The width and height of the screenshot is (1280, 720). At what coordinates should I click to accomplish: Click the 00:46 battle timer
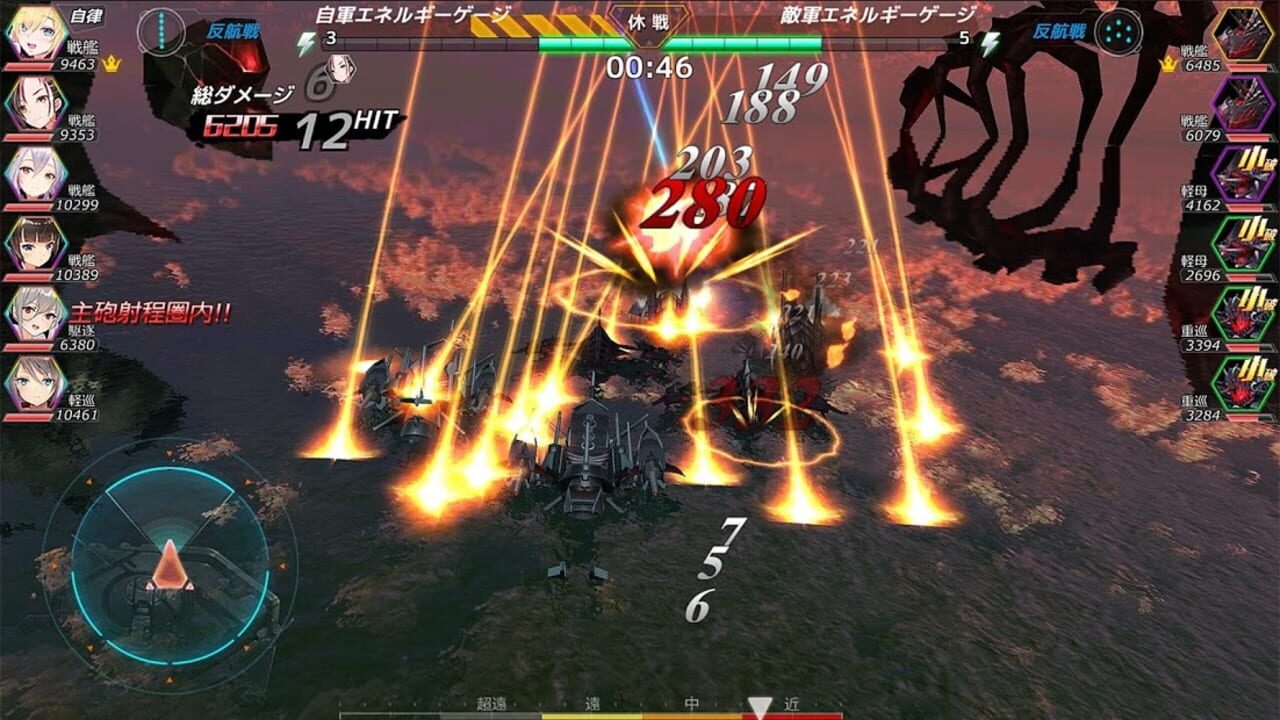(x=648, y=65)
